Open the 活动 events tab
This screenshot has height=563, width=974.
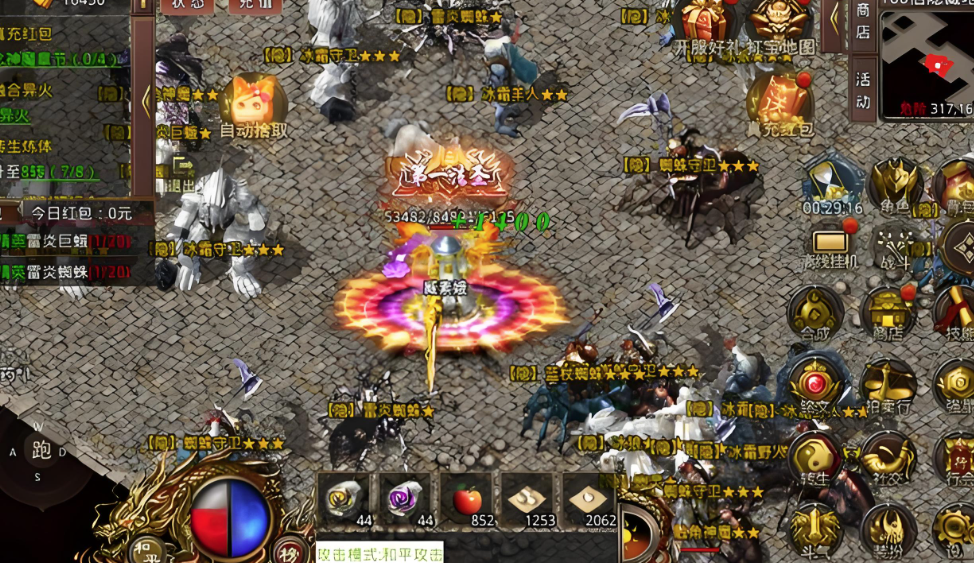863,88
